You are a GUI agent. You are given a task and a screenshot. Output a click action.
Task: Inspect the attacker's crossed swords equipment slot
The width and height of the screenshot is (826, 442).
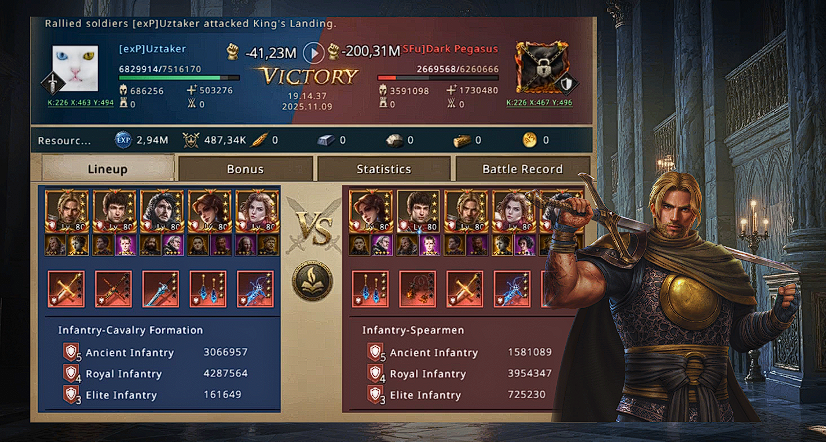coord(67,288)
